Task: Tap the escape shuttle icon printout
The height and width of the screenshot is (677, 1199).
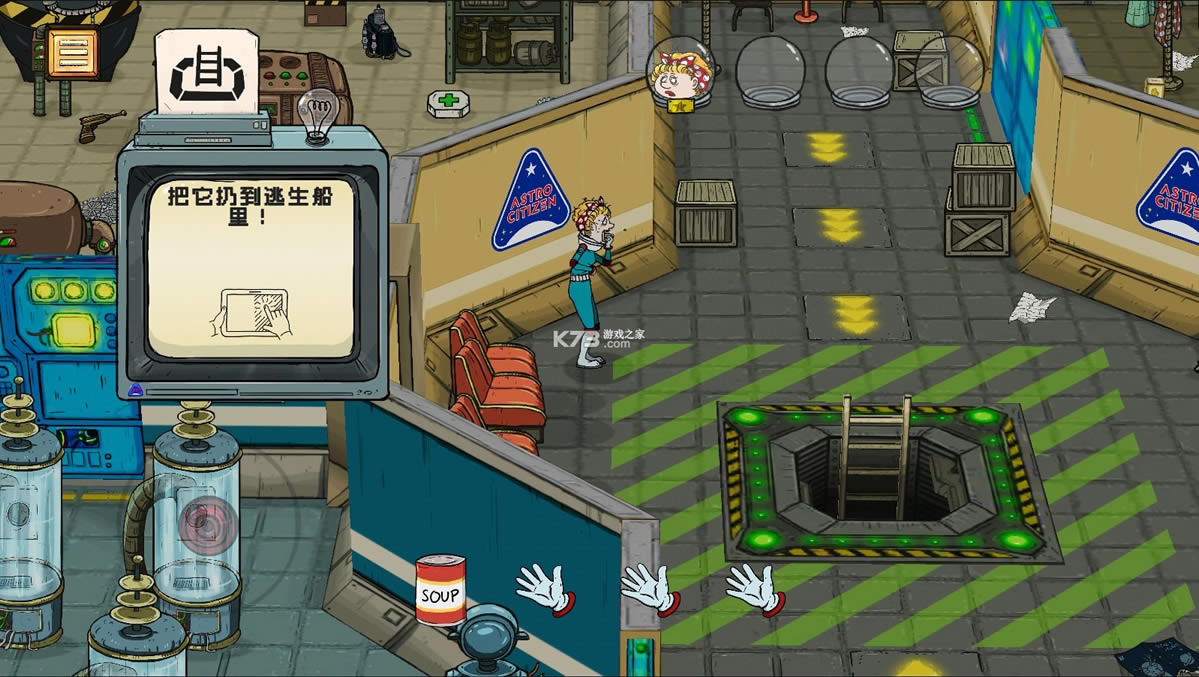Action: pos(206,73)
